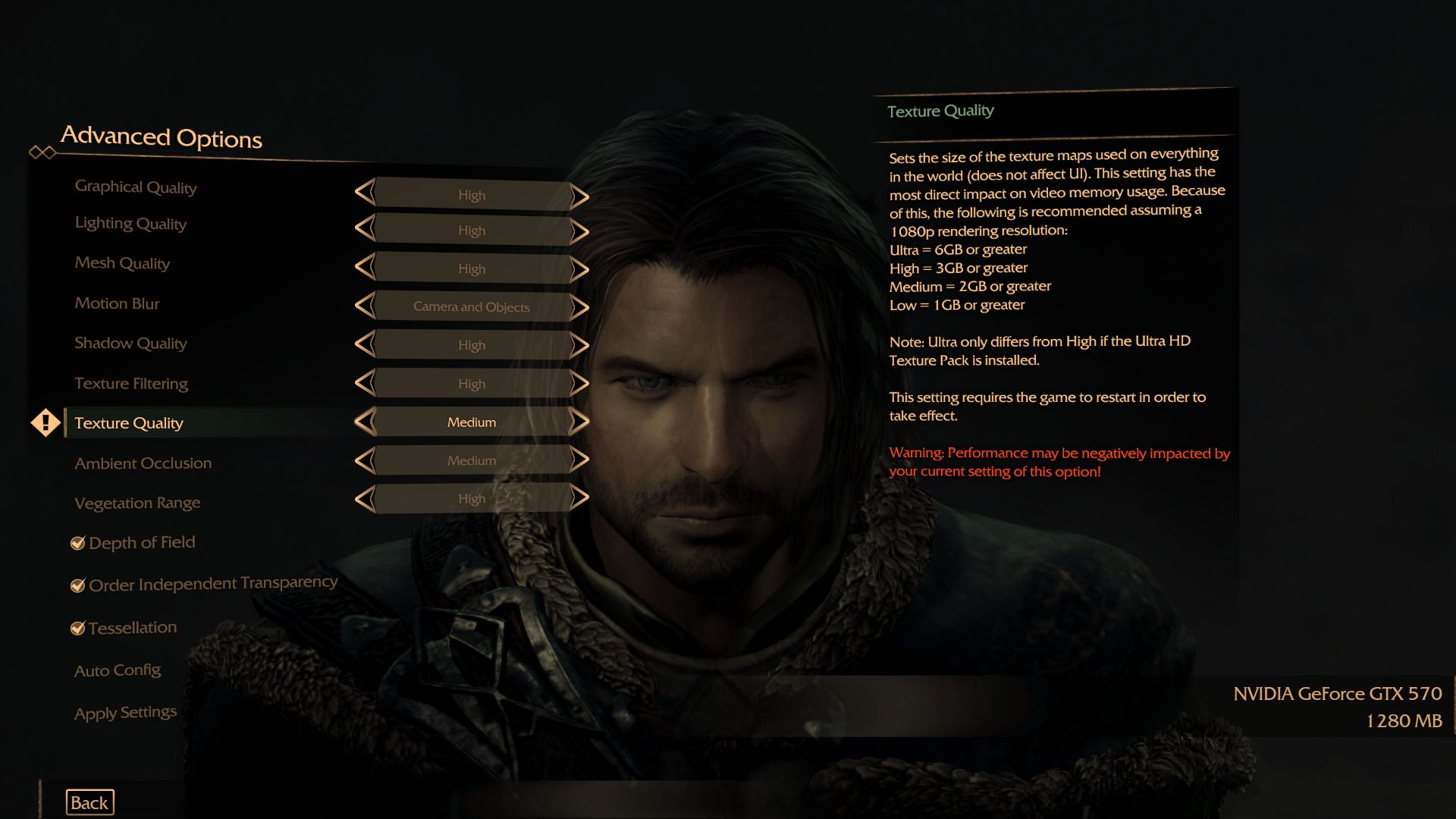Click the diamond ornament next to Advanced Options
Screen dimensions: 1456x819
click(42, 150)
